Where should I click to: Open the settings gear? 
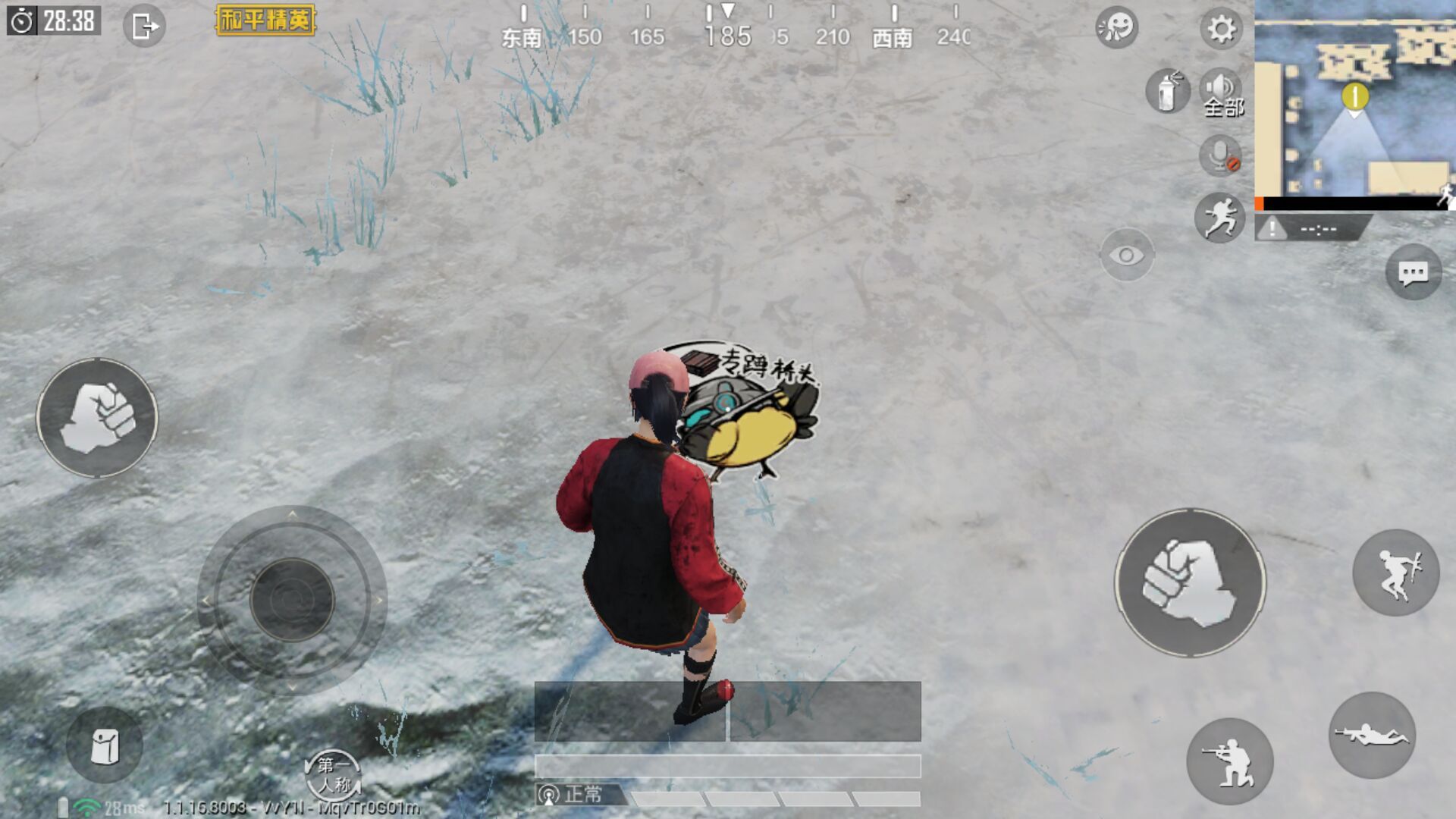pyautogui.click(x=1220, y=29)
